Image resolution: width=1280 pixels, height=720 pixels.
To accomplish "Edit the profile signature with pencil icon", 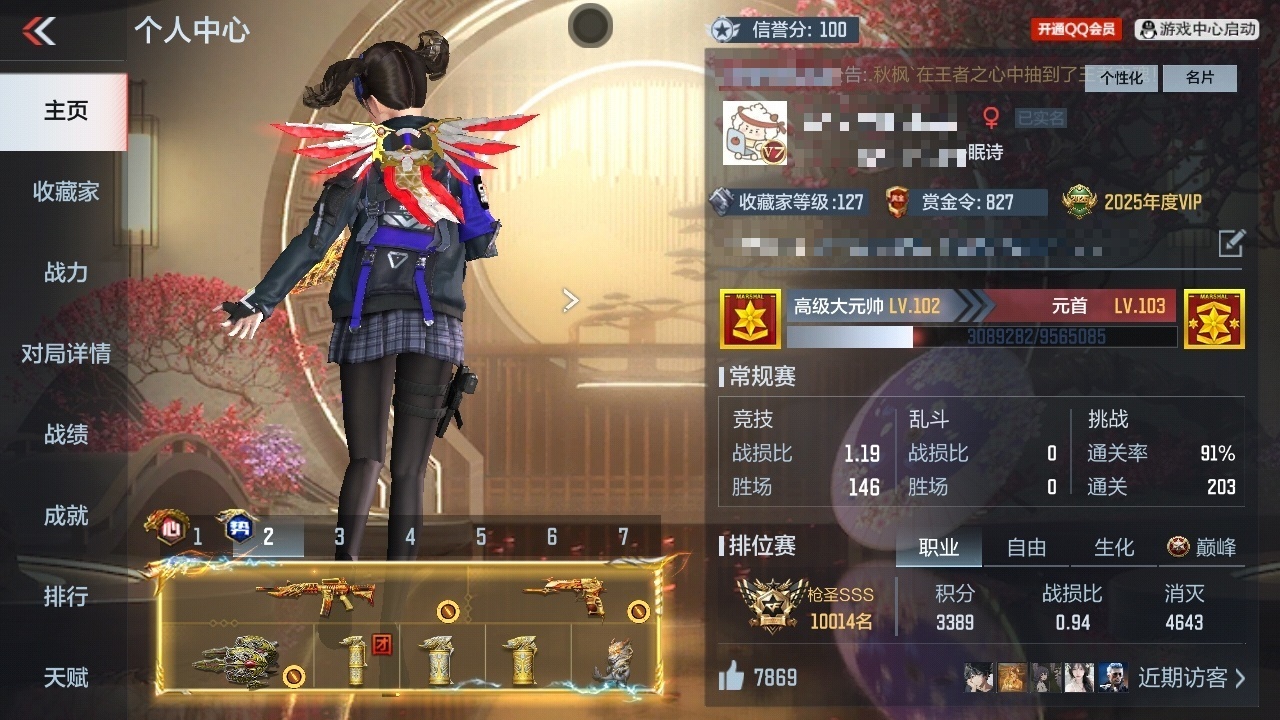I will 1232,242.
